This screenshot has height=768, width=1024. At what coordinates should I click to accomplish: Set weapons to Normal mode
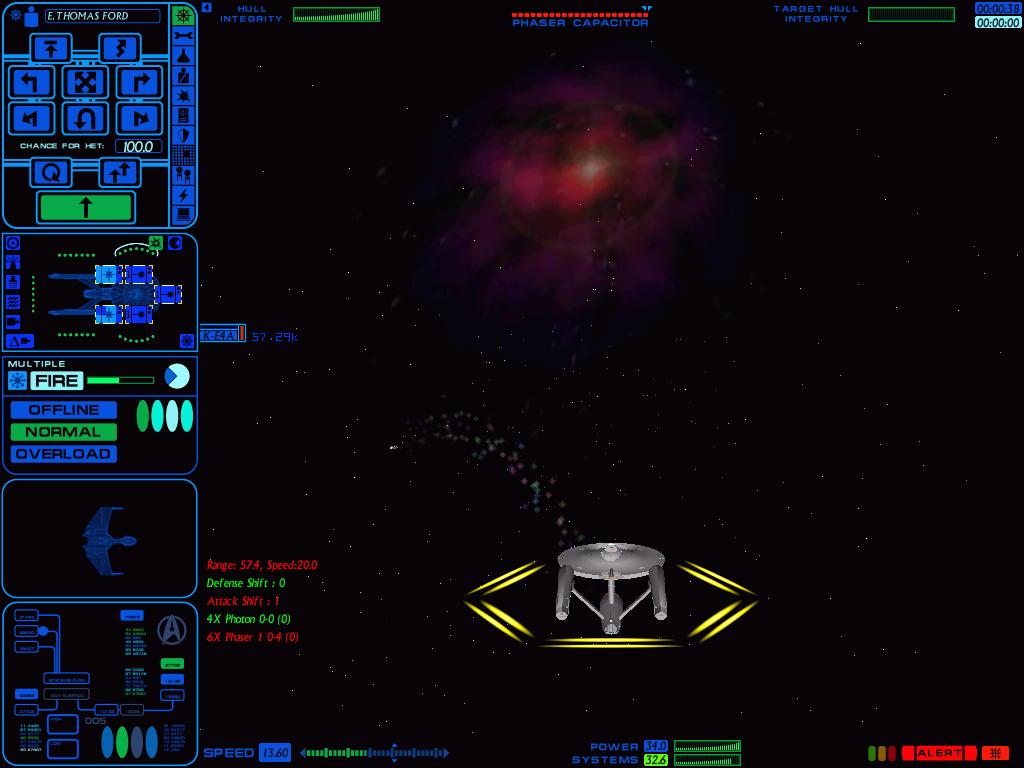(x=64, y=432)
